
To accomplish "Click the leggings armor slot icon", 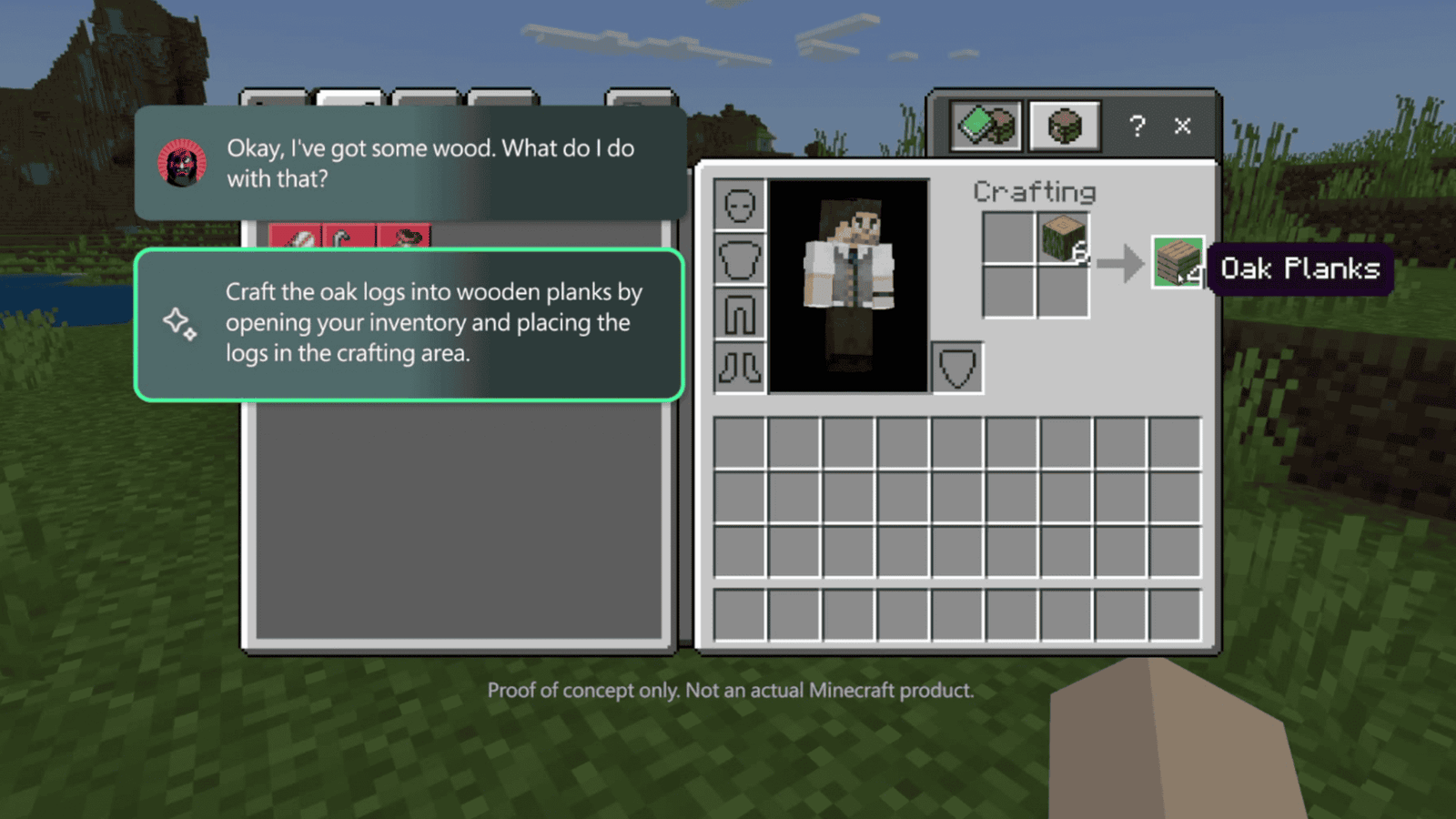I will pyautogui.click(x=740, y=312).
